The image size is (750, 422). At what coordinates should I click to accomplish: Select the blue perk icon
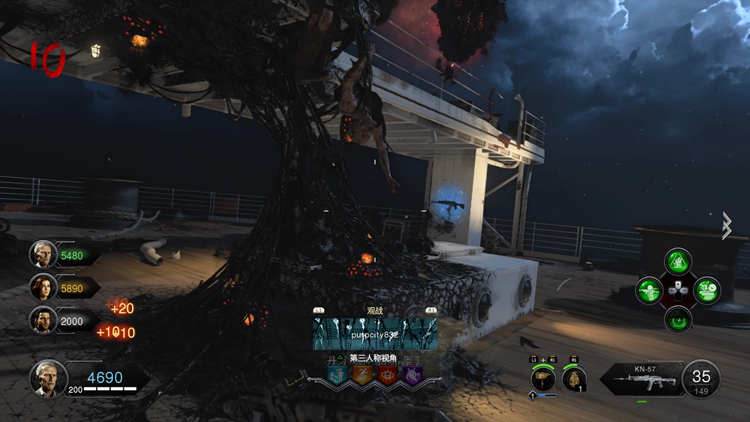336,374
